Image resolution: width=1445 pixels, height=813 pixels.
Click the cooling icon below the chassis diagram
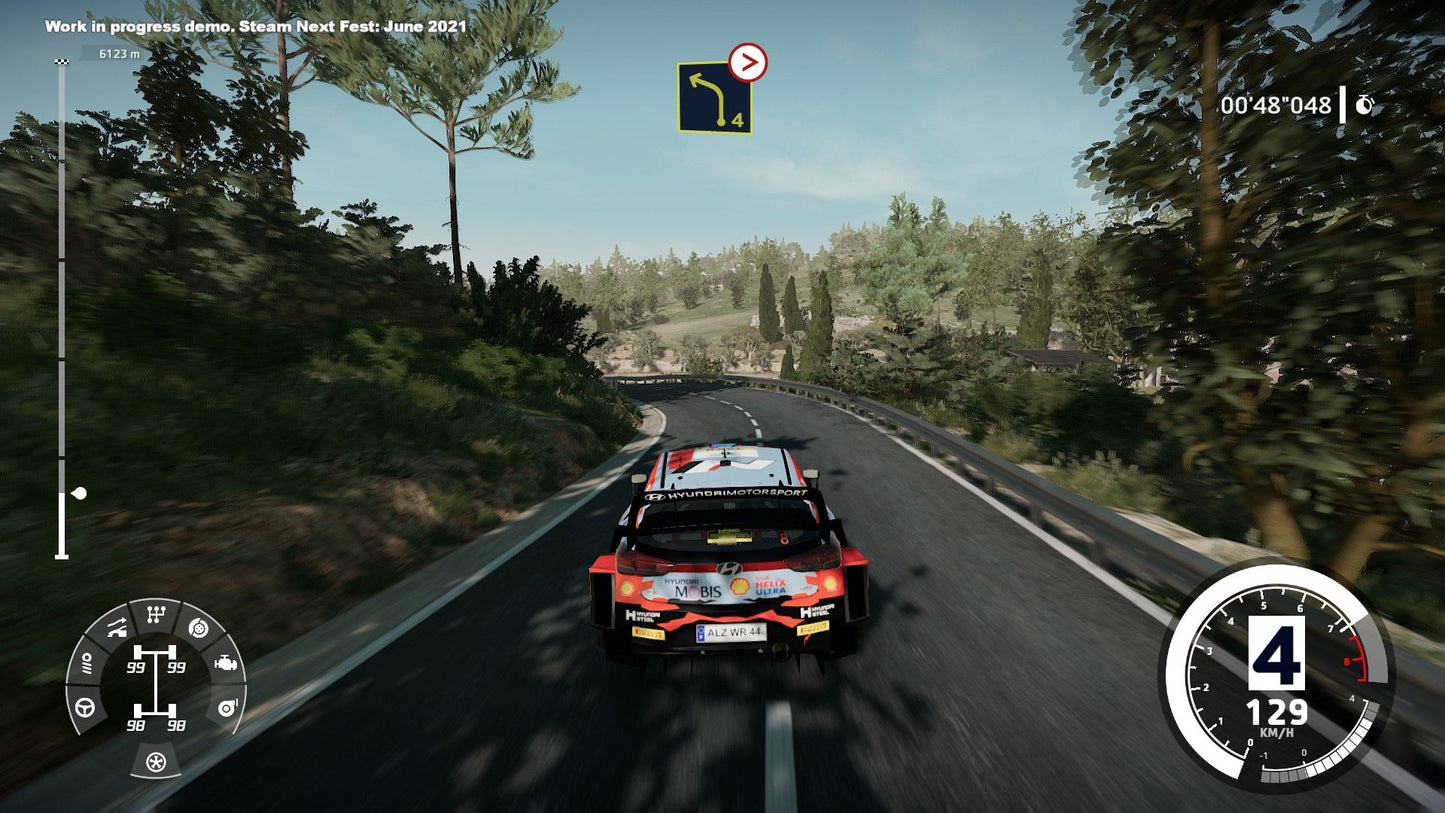click(156, 760)
